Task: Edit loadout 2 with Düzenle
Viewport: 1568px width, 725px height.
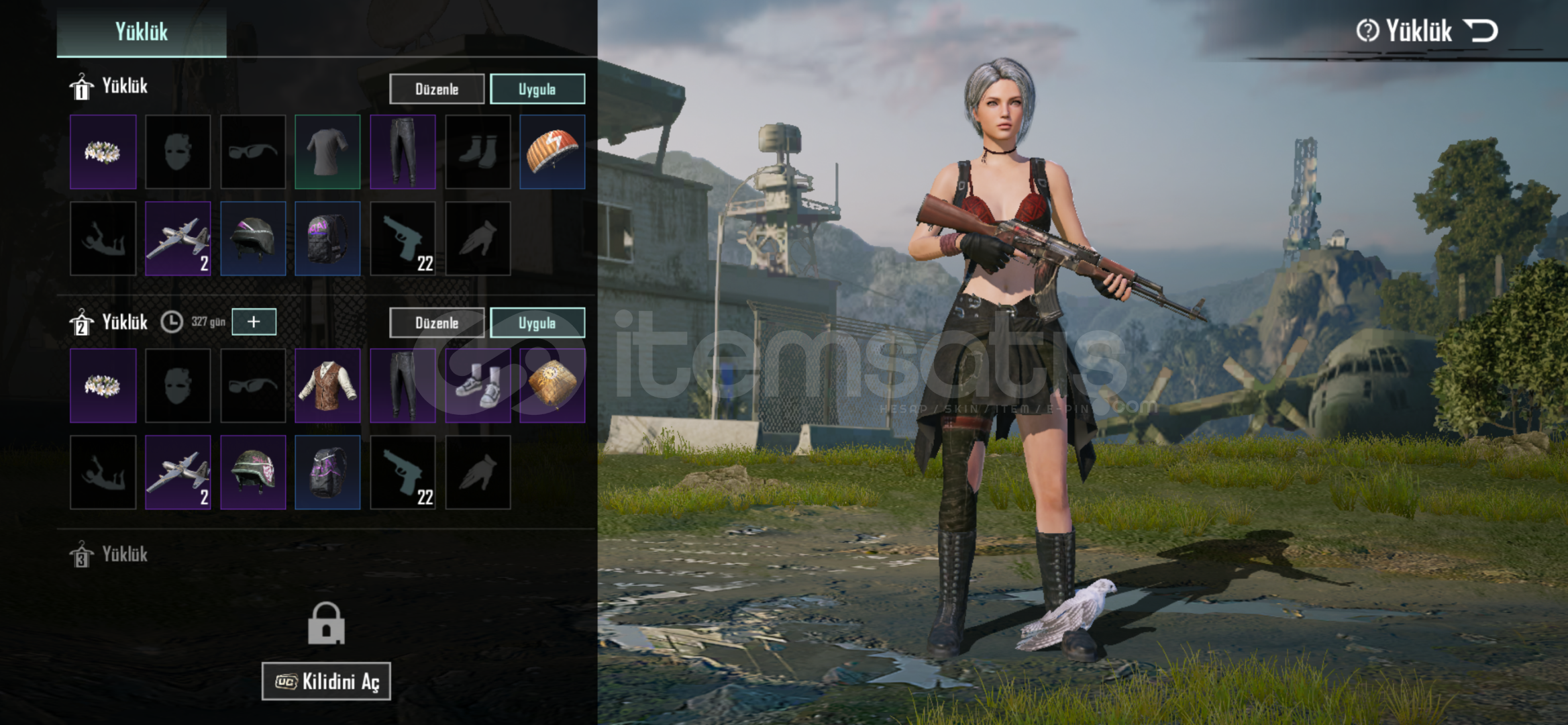Action: point(436,323)
